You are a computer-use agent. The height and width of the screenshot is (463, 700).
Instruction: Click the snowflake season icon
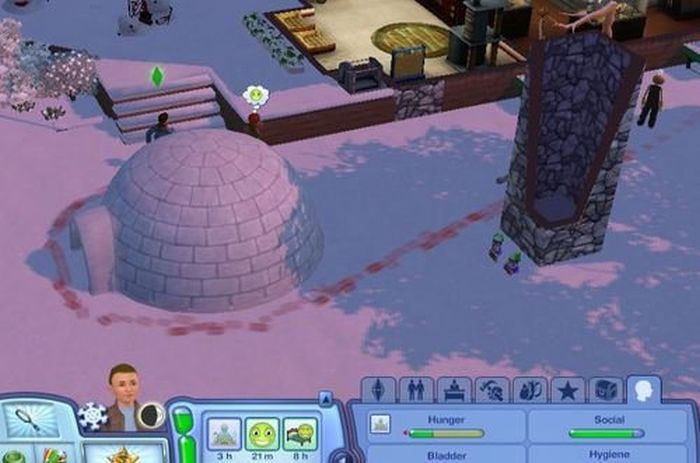click(92, 415)
